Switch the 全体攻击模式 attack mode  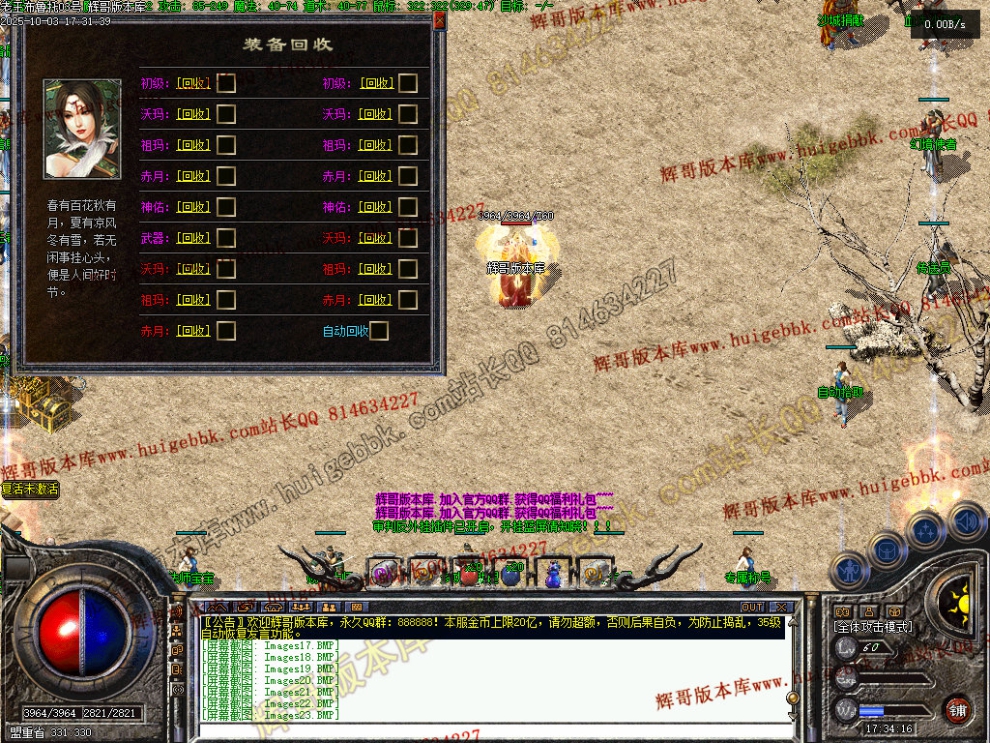coord(872,625)
